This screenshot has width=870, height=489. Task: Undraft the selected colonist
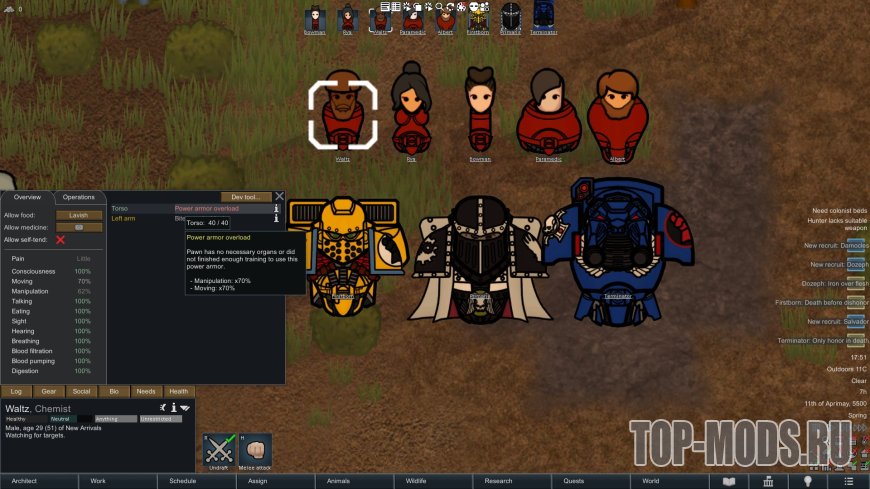click(219, 450)
